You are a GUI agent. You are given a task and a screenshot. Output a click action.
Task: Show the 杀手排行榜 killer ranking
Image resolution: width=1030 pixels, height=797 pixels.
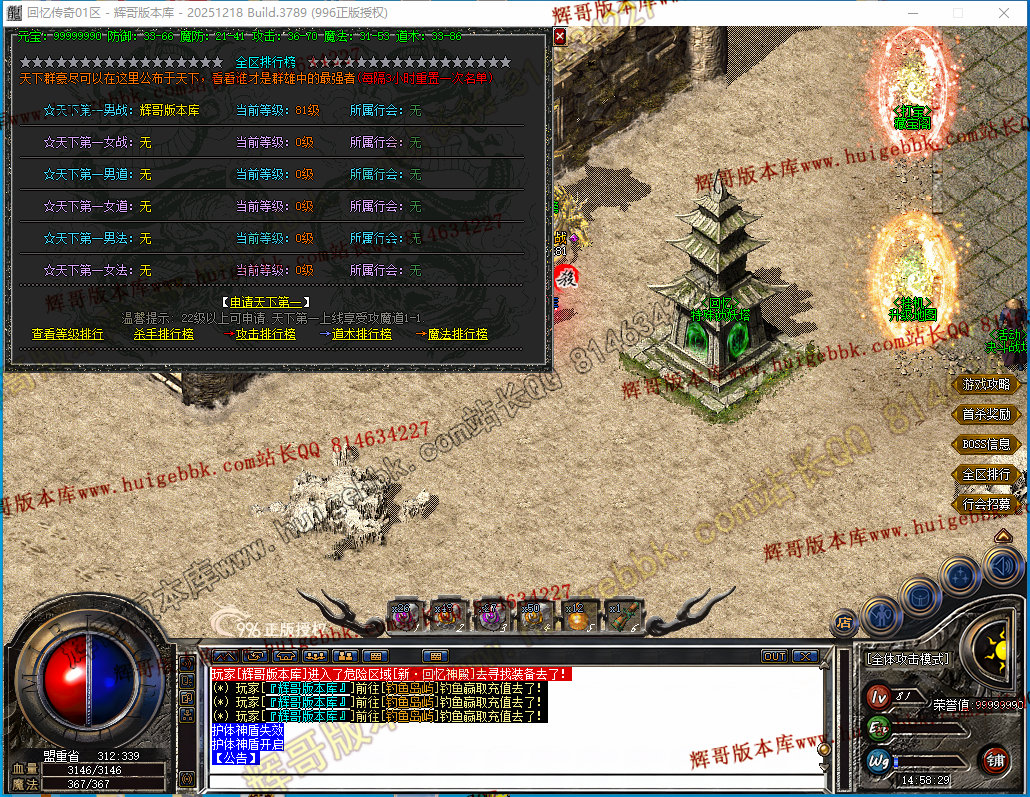click(164, 334)
